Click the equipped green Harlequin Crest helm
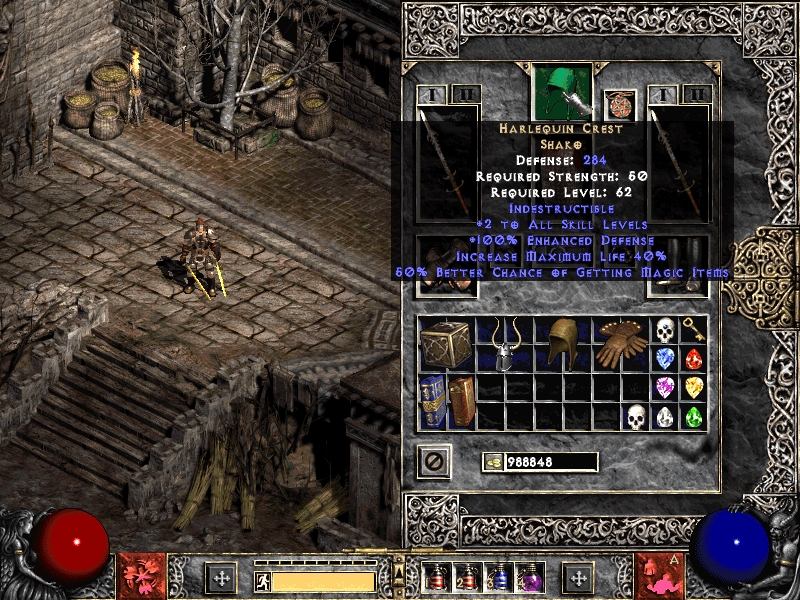Screen dimensions: 800x600 [563, 92]
